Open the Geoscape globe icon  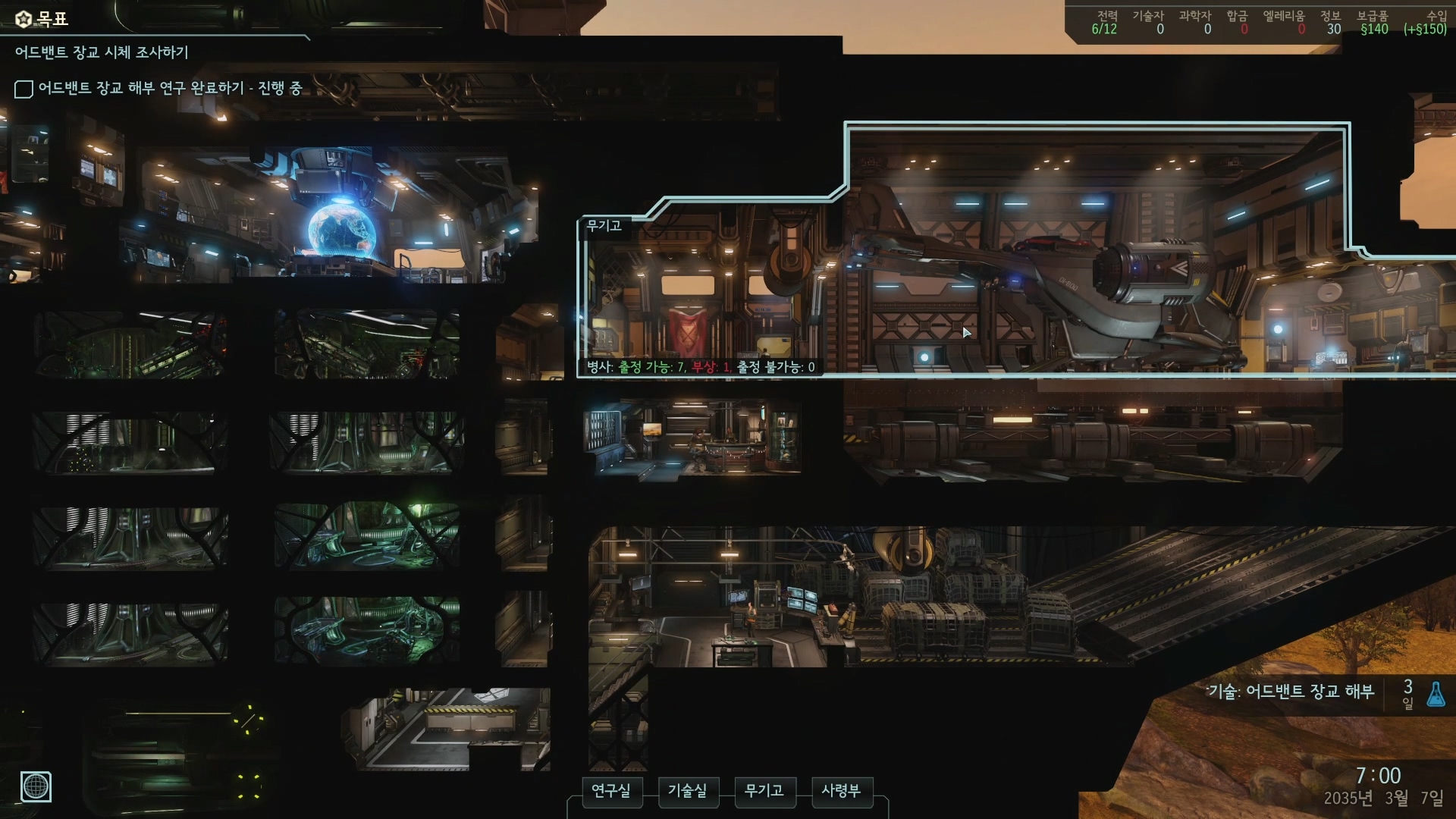point(36,786)
